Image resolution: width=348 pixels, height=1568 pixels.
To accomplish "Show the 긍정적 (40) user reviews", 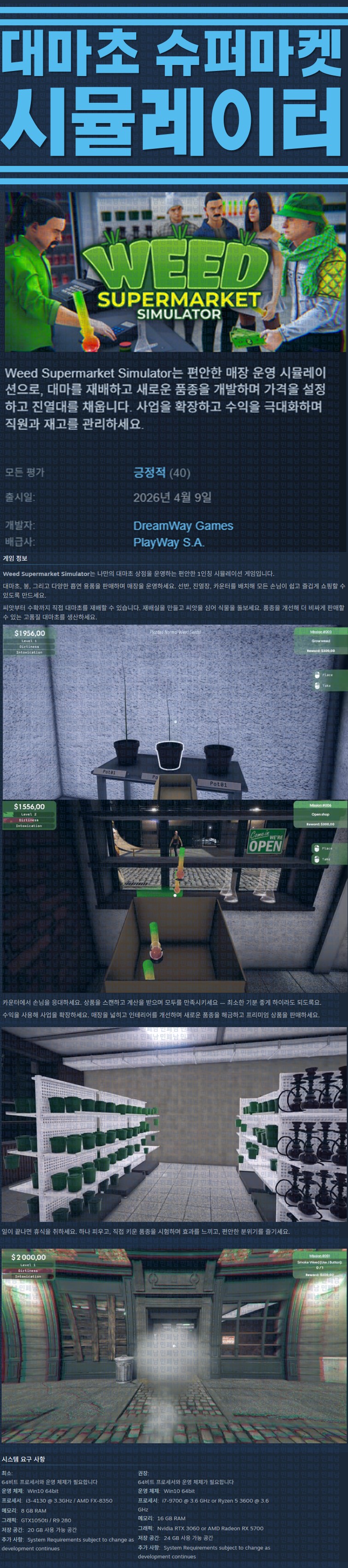I will pyautogui.click(x=161, y=472).
